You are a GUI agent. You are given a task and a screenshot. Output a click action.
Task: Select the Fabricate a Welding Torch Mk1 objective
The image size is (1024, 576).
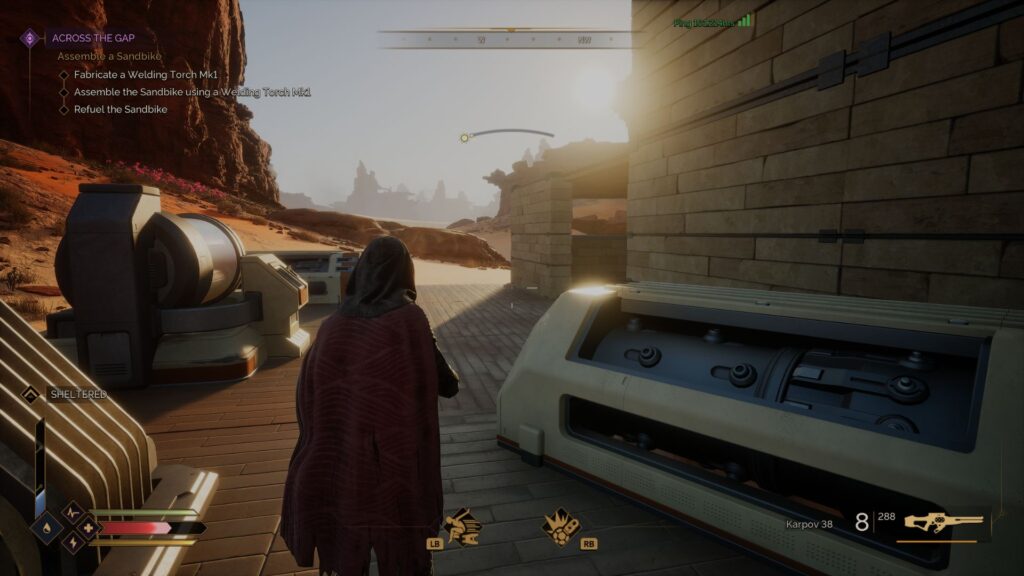[x=144, y=75]
